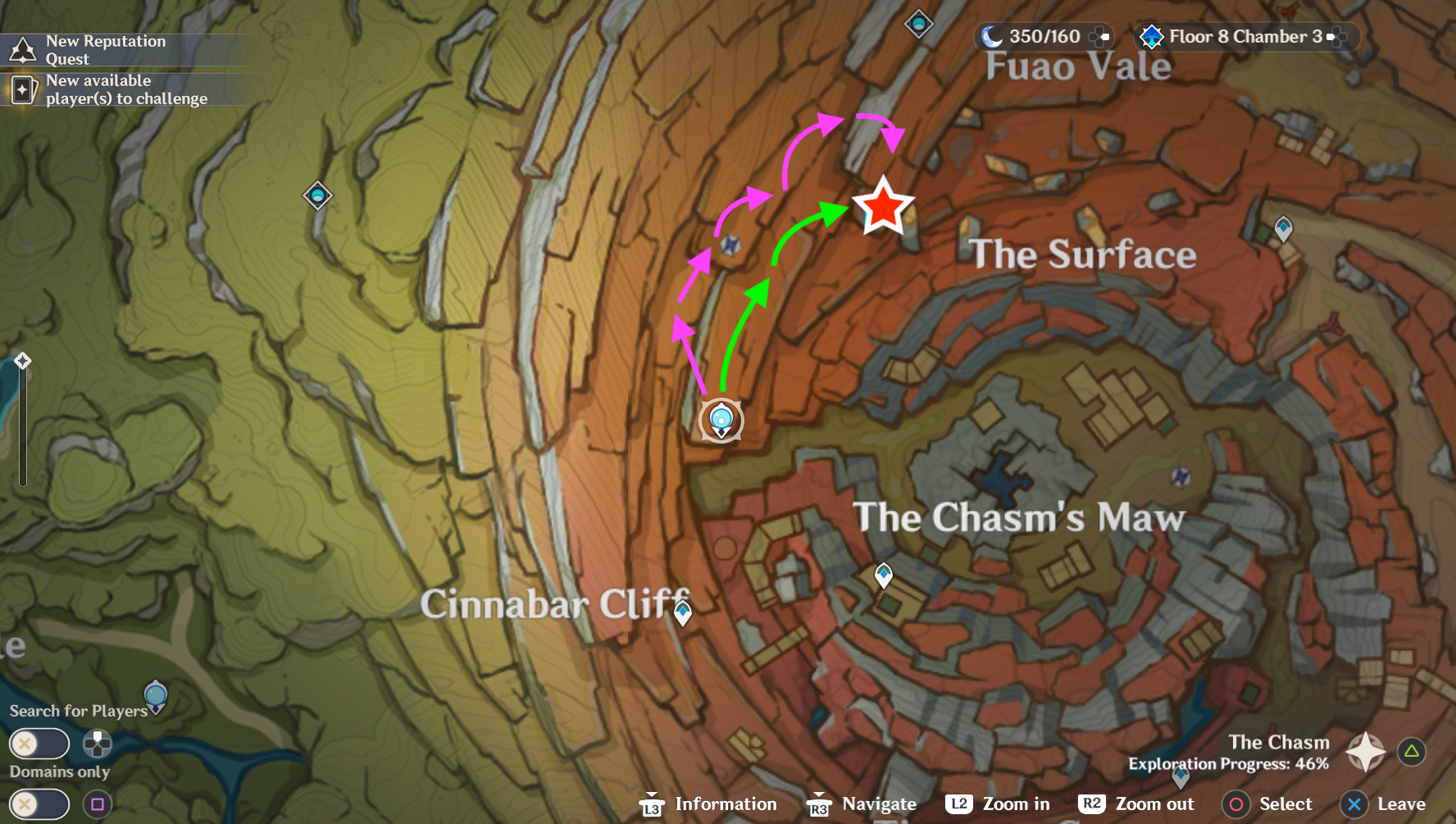Click the compass icon beside The Chasm label
Image resolution: width=1456 pixels, height=824 pixels.
[x=1364, y=751]
